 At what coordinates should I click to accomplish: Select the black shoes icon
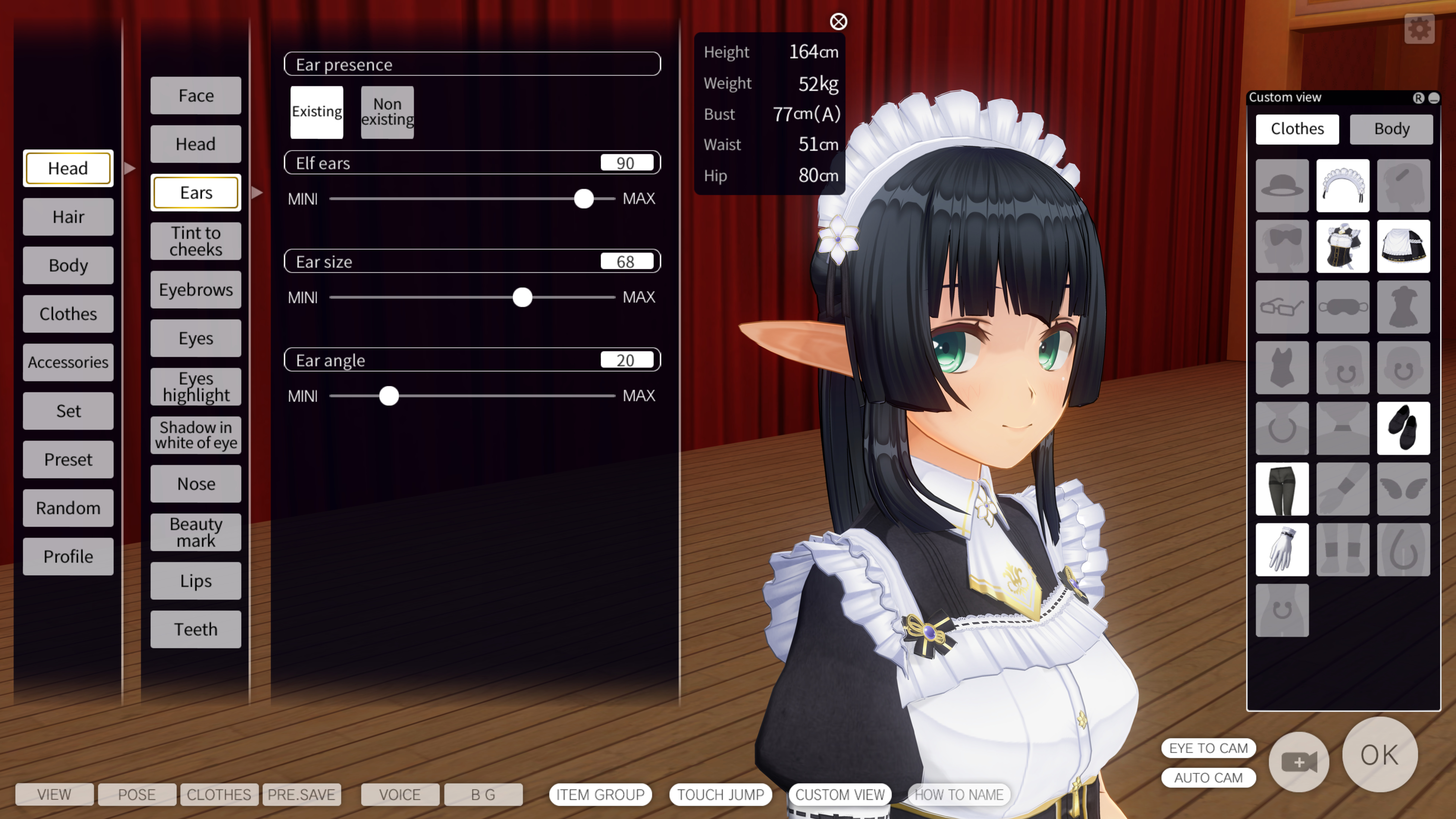tap(1404, 428)
